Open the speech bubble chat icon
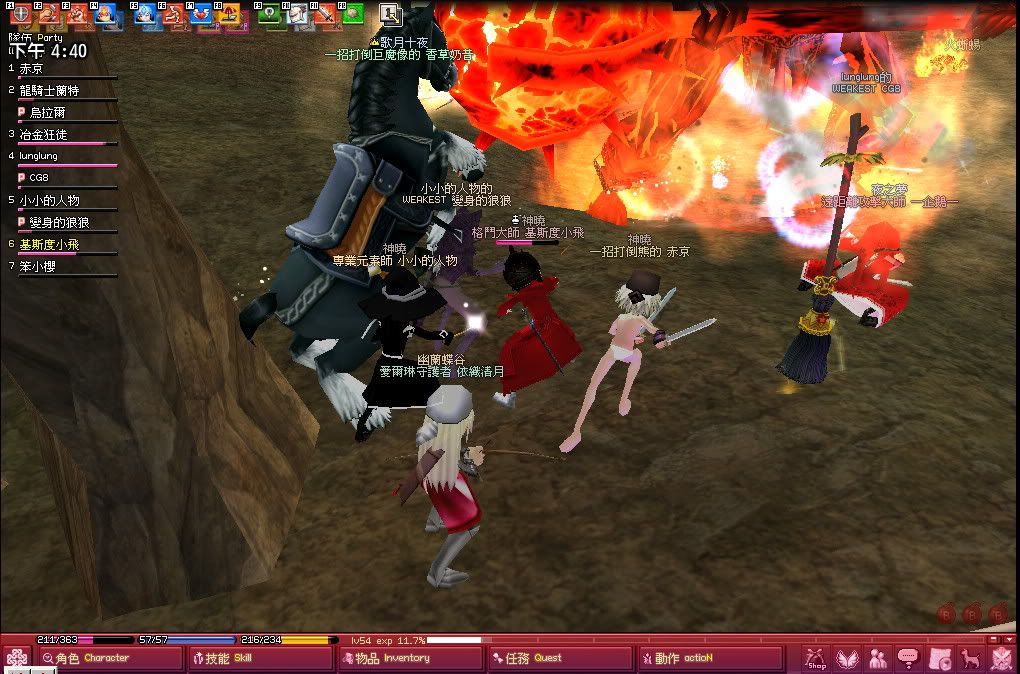This screenshot has height=674, width=1020. pos(909,658)
